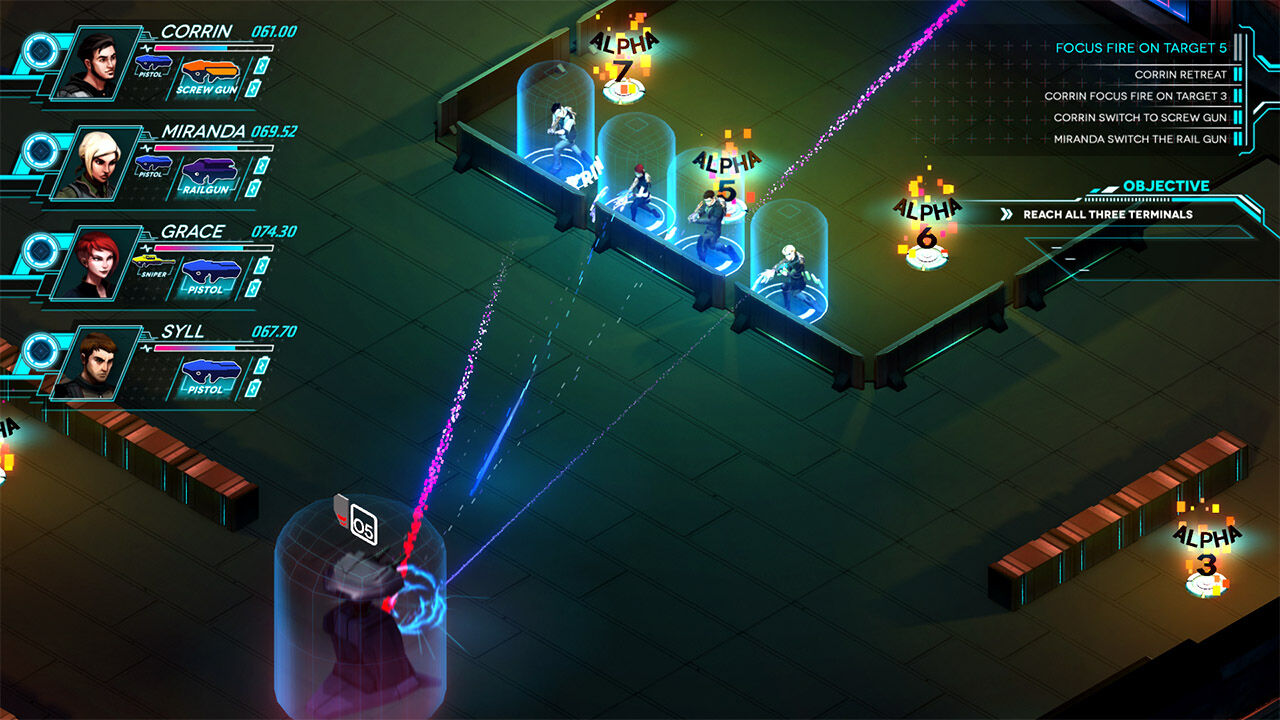The image size is (1280, 720).
Task: Equip Grace's yellow Sniper rifle
Action: (x=153, y=268)
